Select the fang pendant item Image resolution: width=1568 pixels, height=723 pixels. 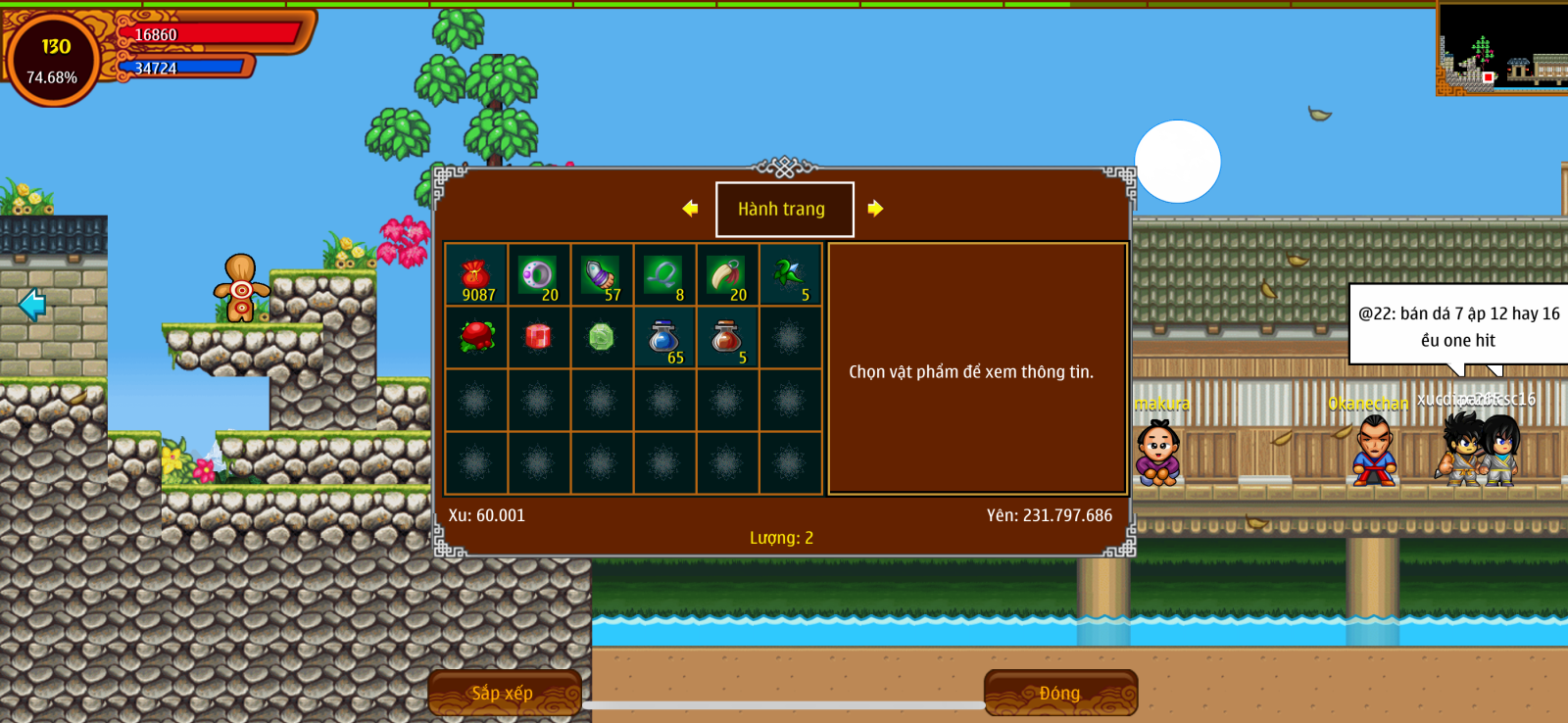coord(726,276)
